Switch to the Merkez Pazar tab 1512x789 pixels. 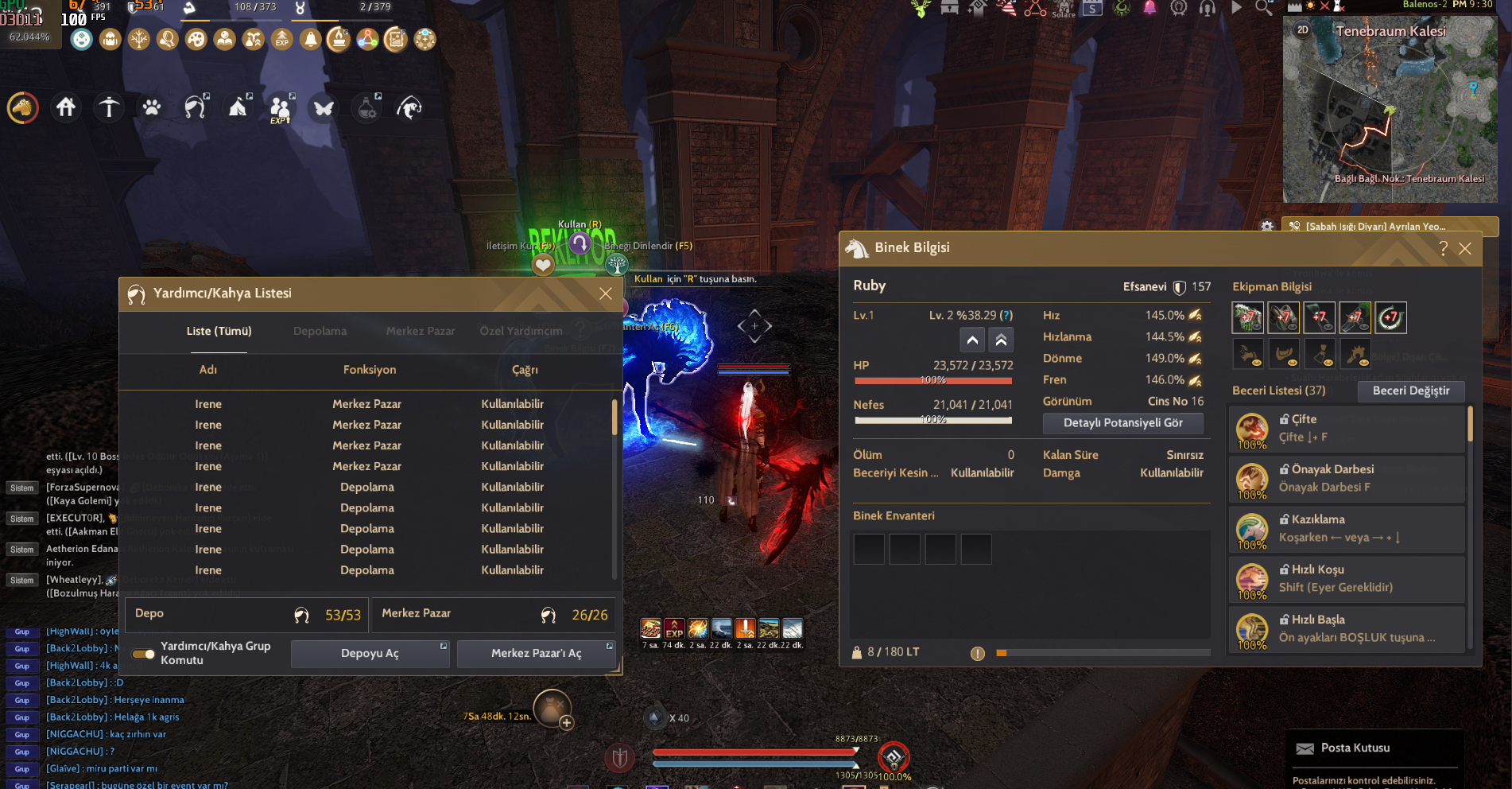point(420,331)
